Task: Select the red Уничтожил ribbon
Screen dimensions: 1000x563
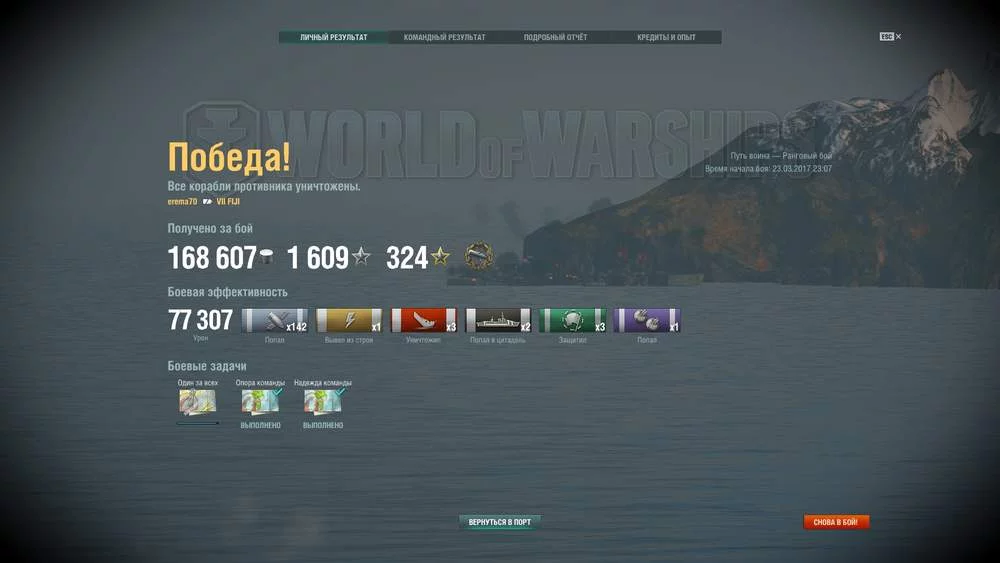Action: (x=423, y=321)
